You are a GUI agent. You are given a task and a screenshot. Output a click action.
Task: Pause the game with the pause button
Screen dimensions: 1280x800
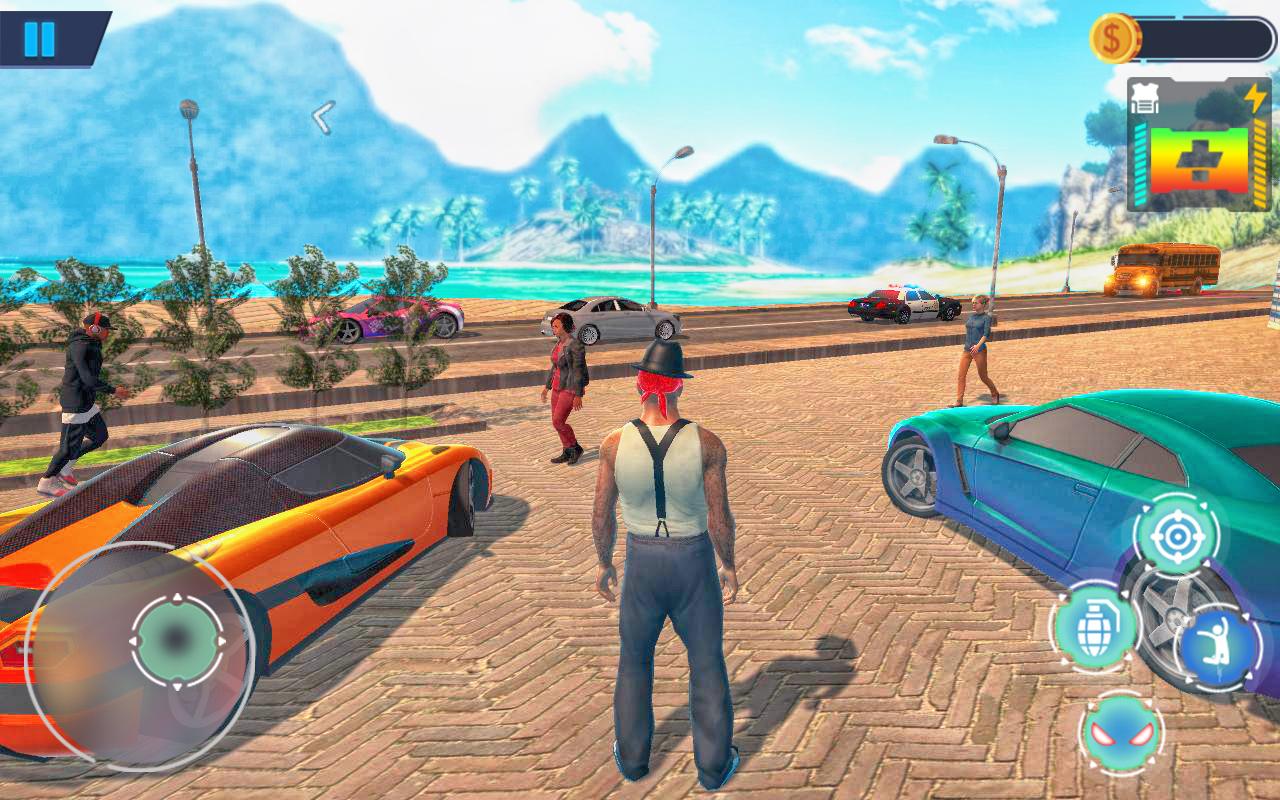pos(40,38)
